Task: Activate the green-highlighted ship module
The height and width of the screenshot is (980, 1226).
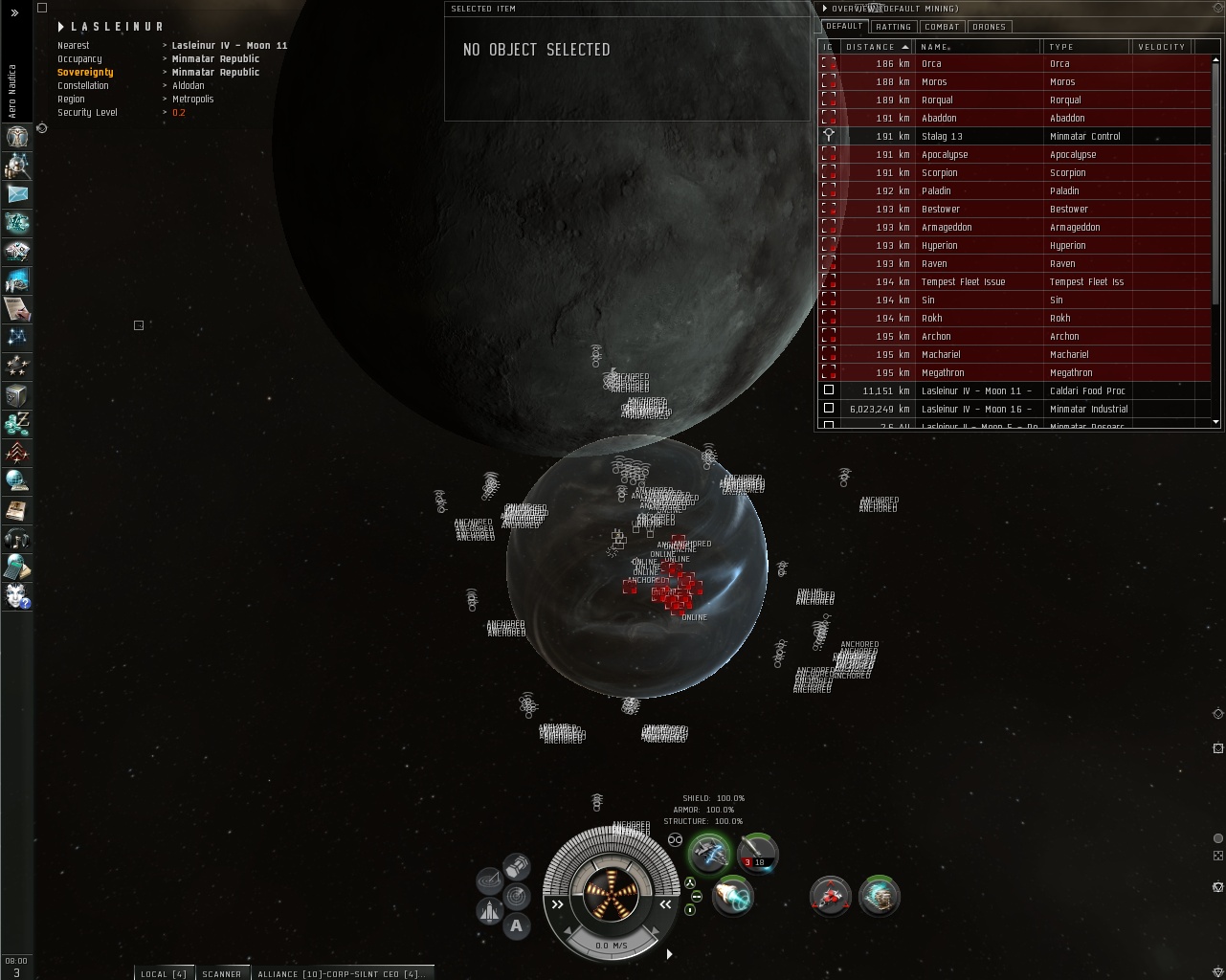Action: 710,853
